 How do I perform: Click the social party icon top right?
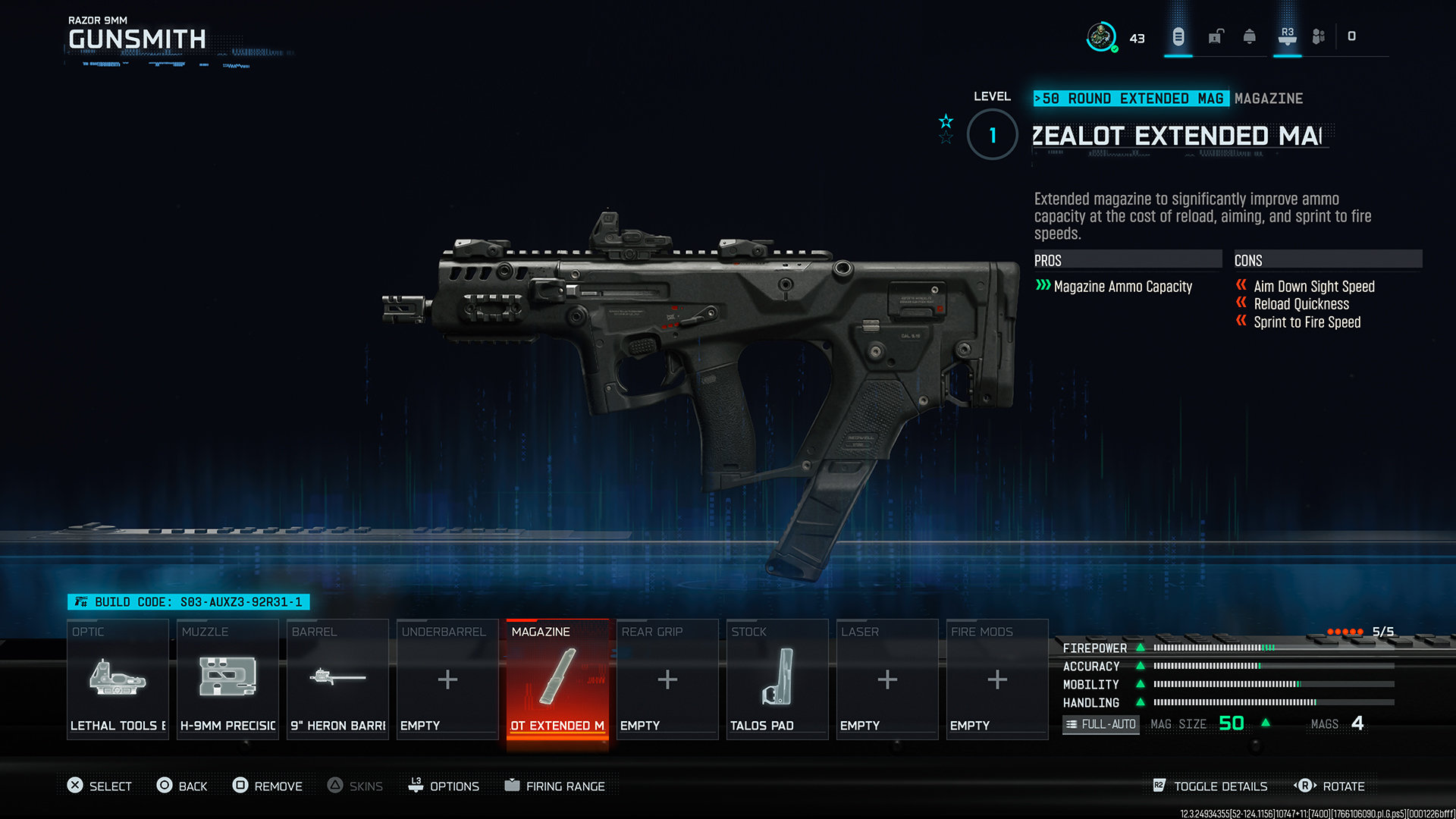click(1318, 36)
